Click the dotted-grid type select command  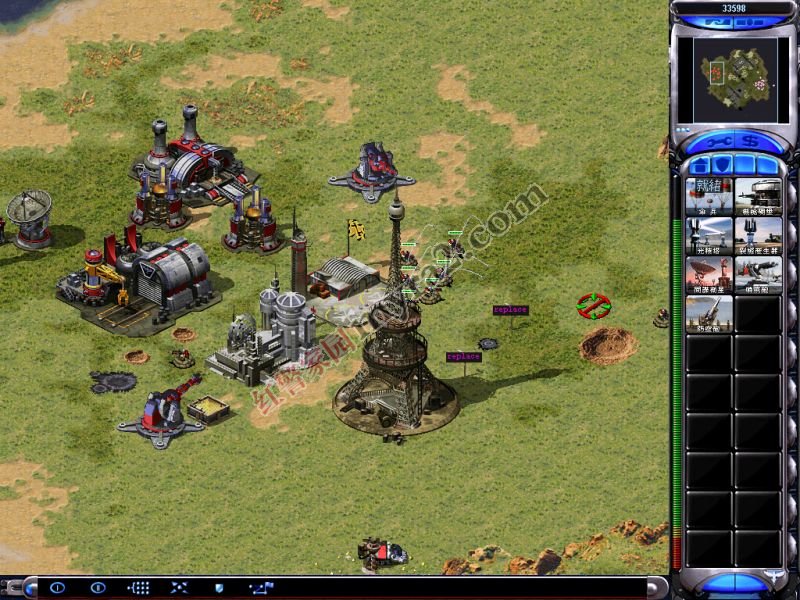[x=139, y=588]
